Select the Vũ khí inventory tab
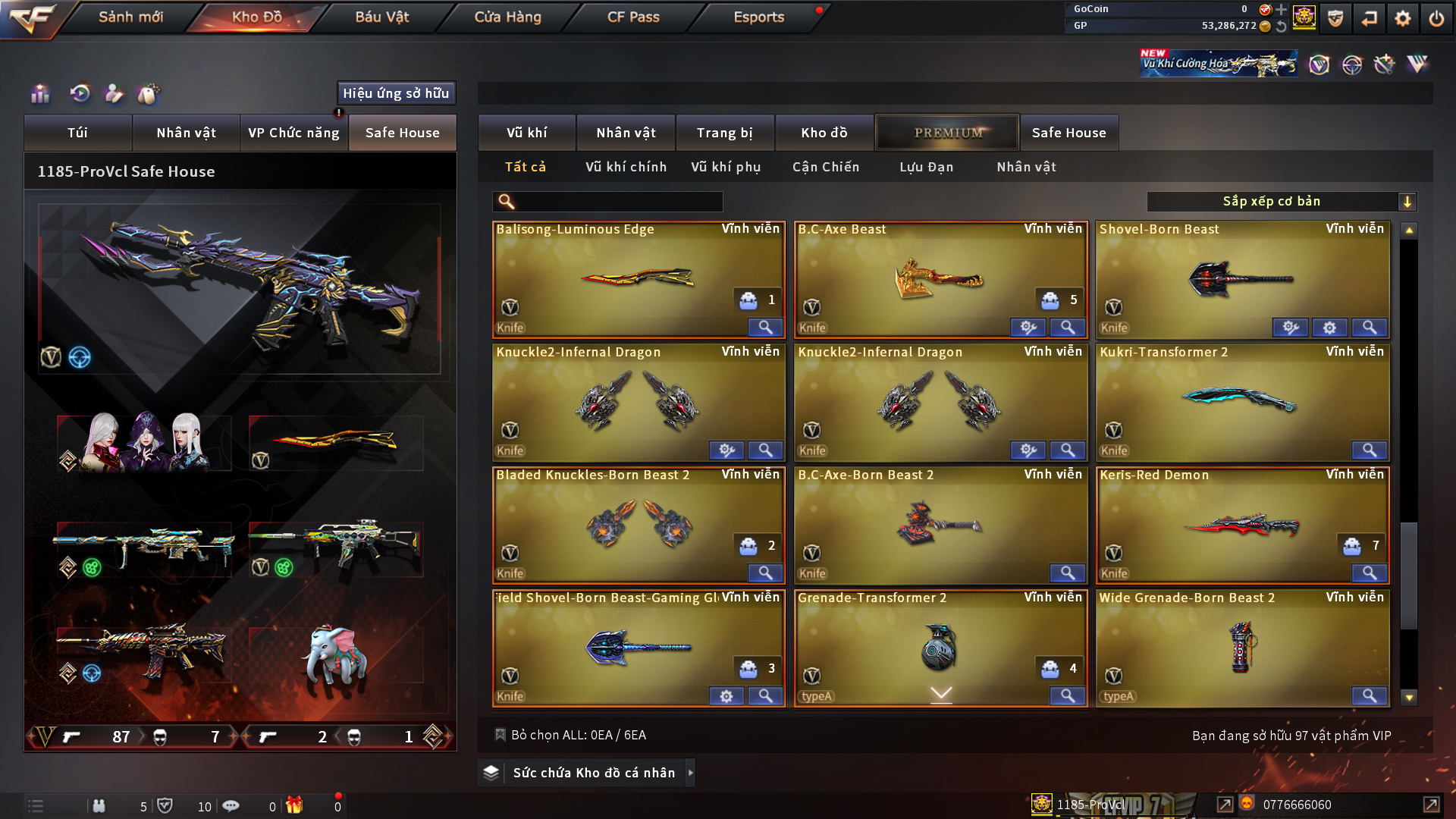The image size is (1456, 819). (526, 133)
